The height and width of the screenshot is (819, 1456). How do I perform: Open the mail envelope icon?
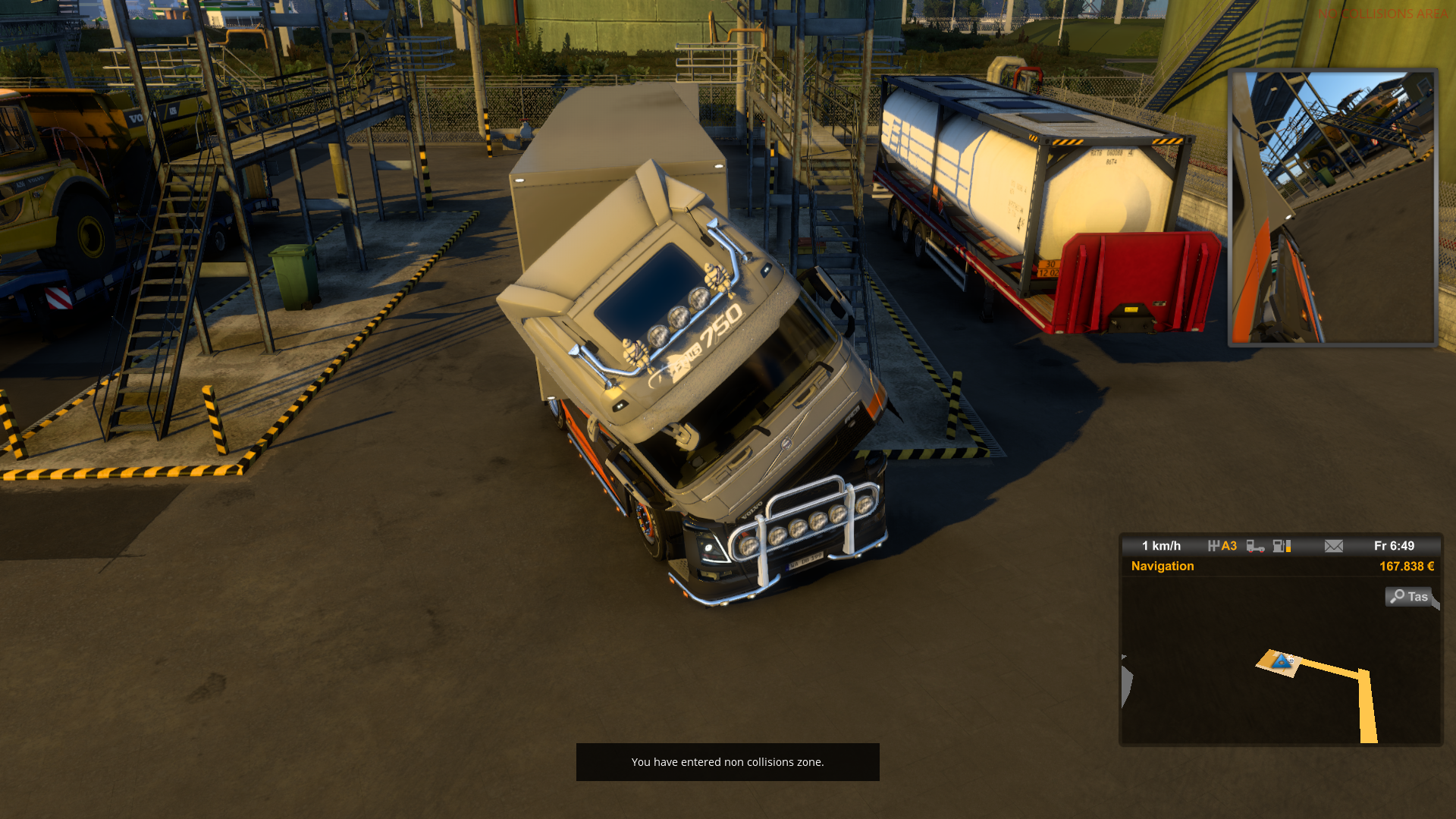coord(1333,546)
